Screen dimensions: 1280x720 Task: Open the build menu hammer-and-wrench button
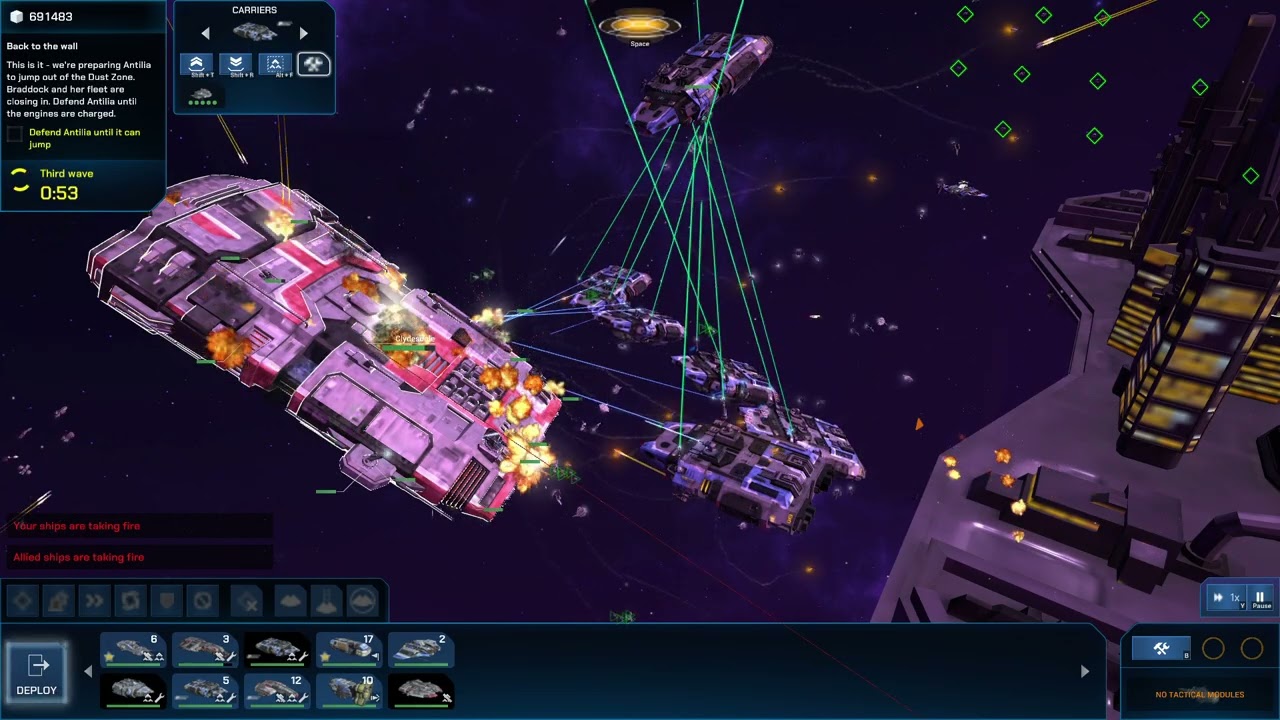1160,649
